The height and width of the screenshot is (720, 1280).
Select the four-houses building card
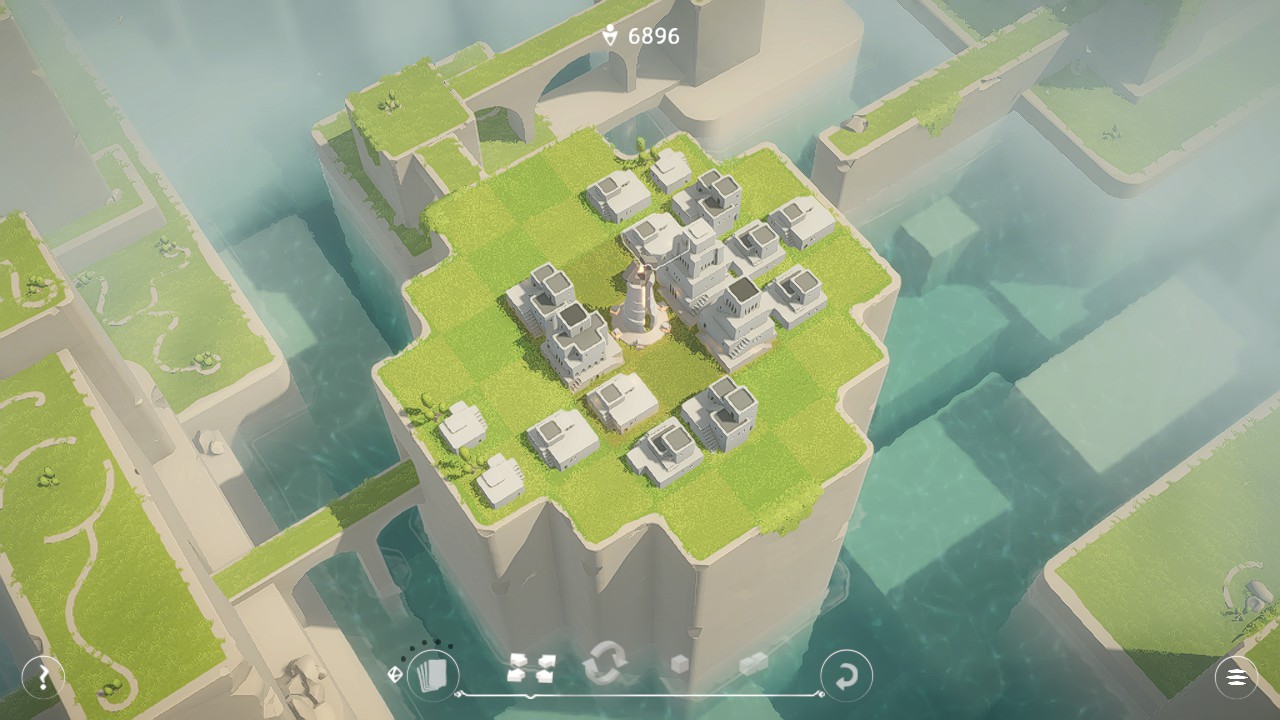pyautogui.click(x=531, y=667)
